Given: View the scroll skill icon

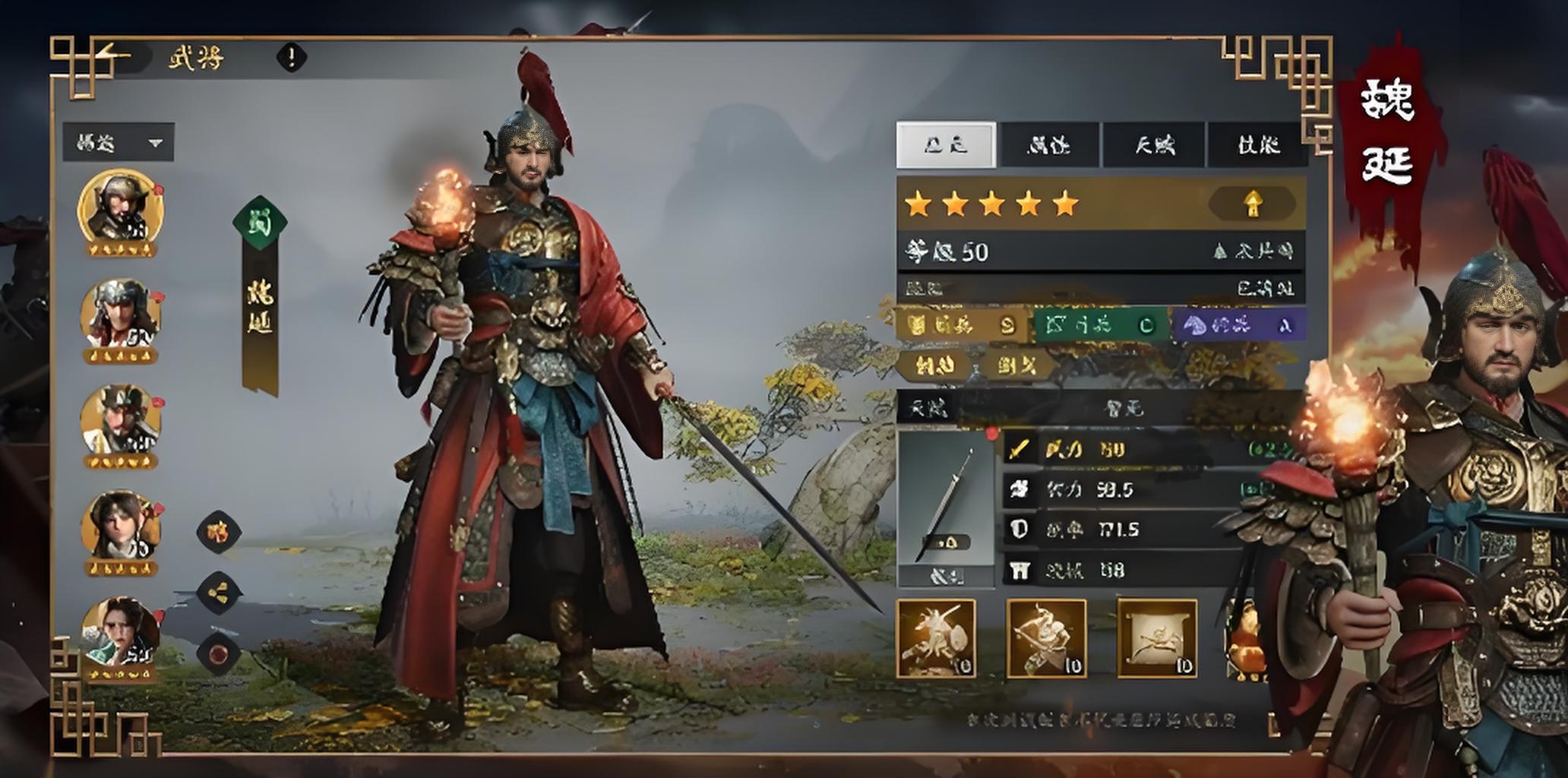Looking at the screenshot, I should pyautogui.click(x=1157, y=638).
